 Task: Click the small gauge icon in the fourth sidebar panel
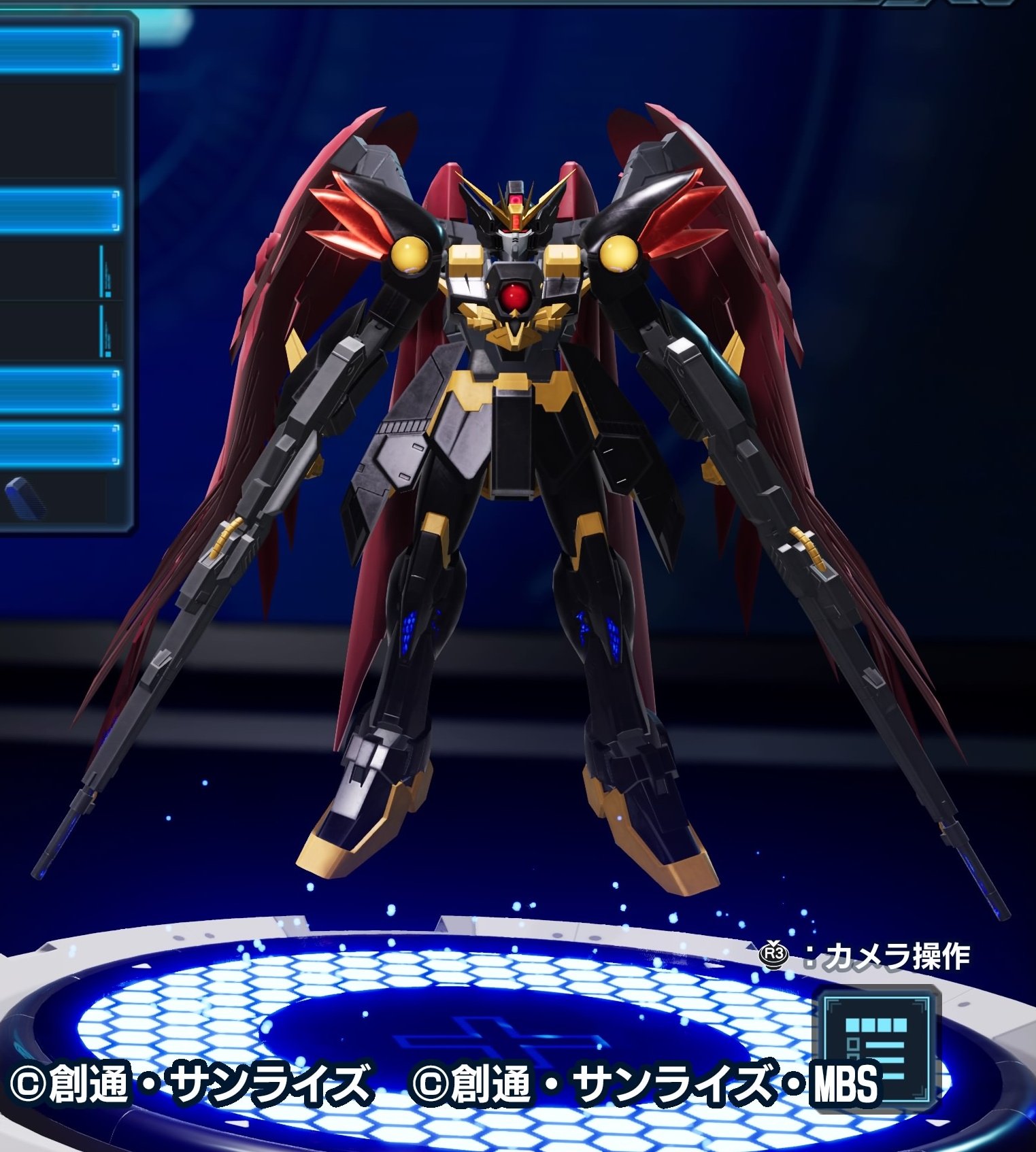[102, 328]
